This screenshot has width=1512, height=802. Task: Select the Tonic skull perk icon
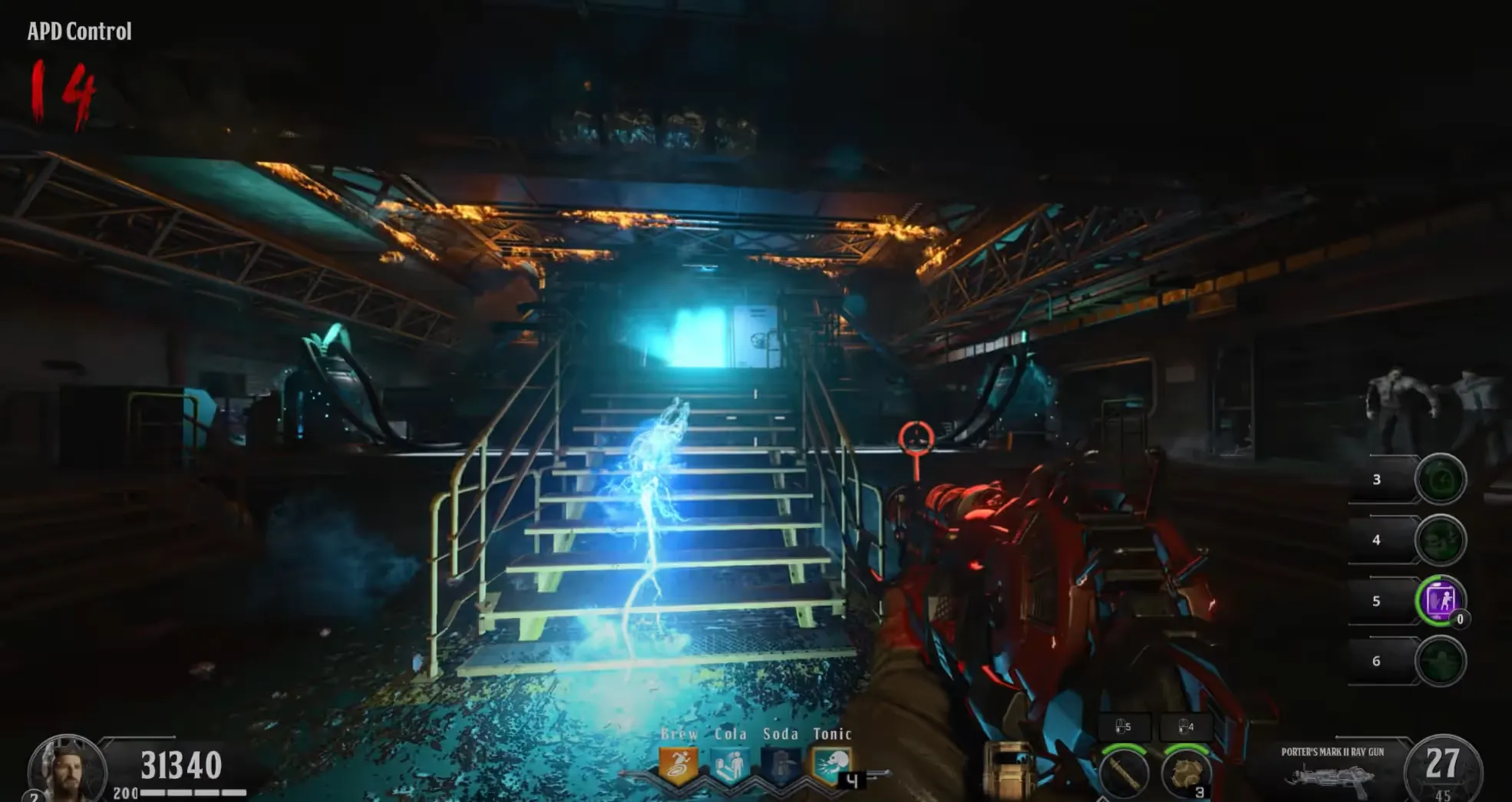(x=832, y=764)
